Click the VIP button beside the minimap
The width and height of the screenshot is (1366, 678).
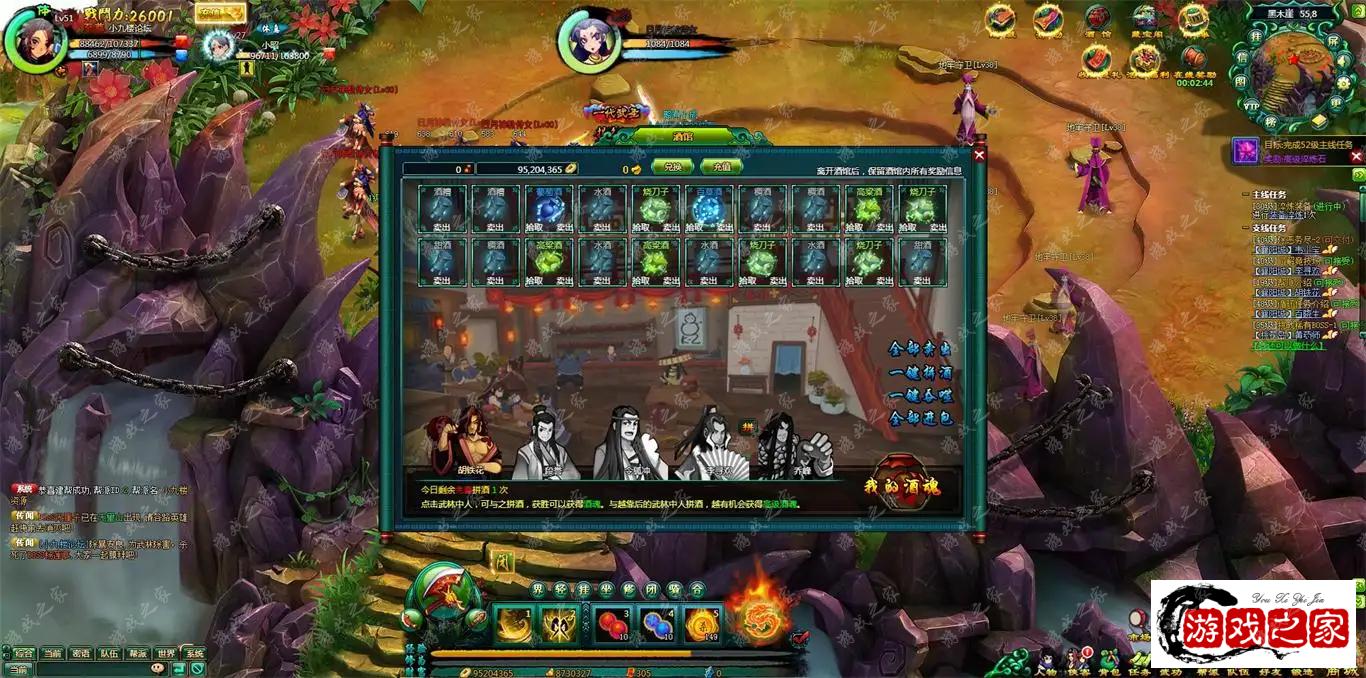pyautogui.click(x=1250, y=105)
